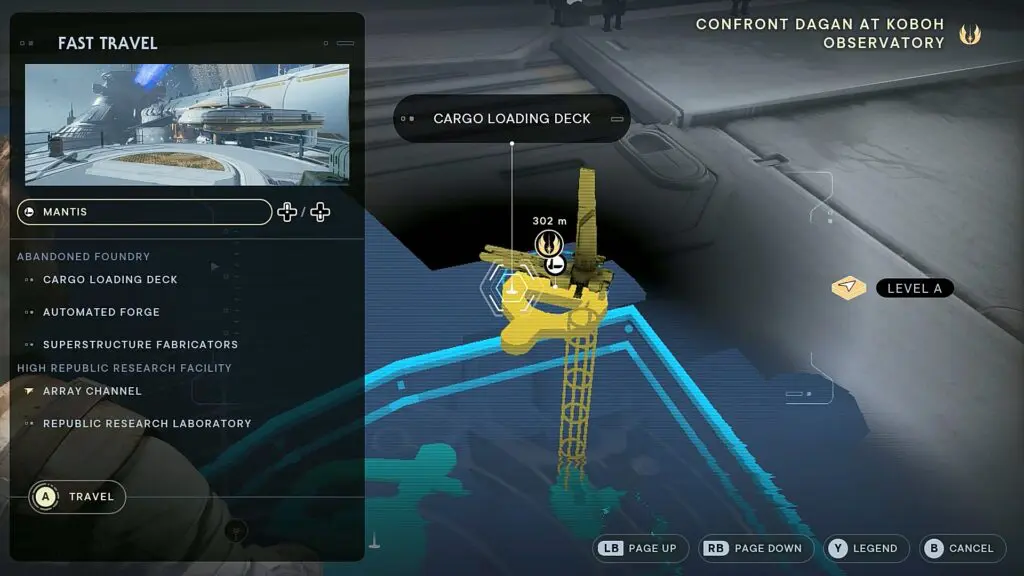This screenshot has width=1024, height=576.
Task: Click the Level A floor indicator
Action: (x=914, y=288)
